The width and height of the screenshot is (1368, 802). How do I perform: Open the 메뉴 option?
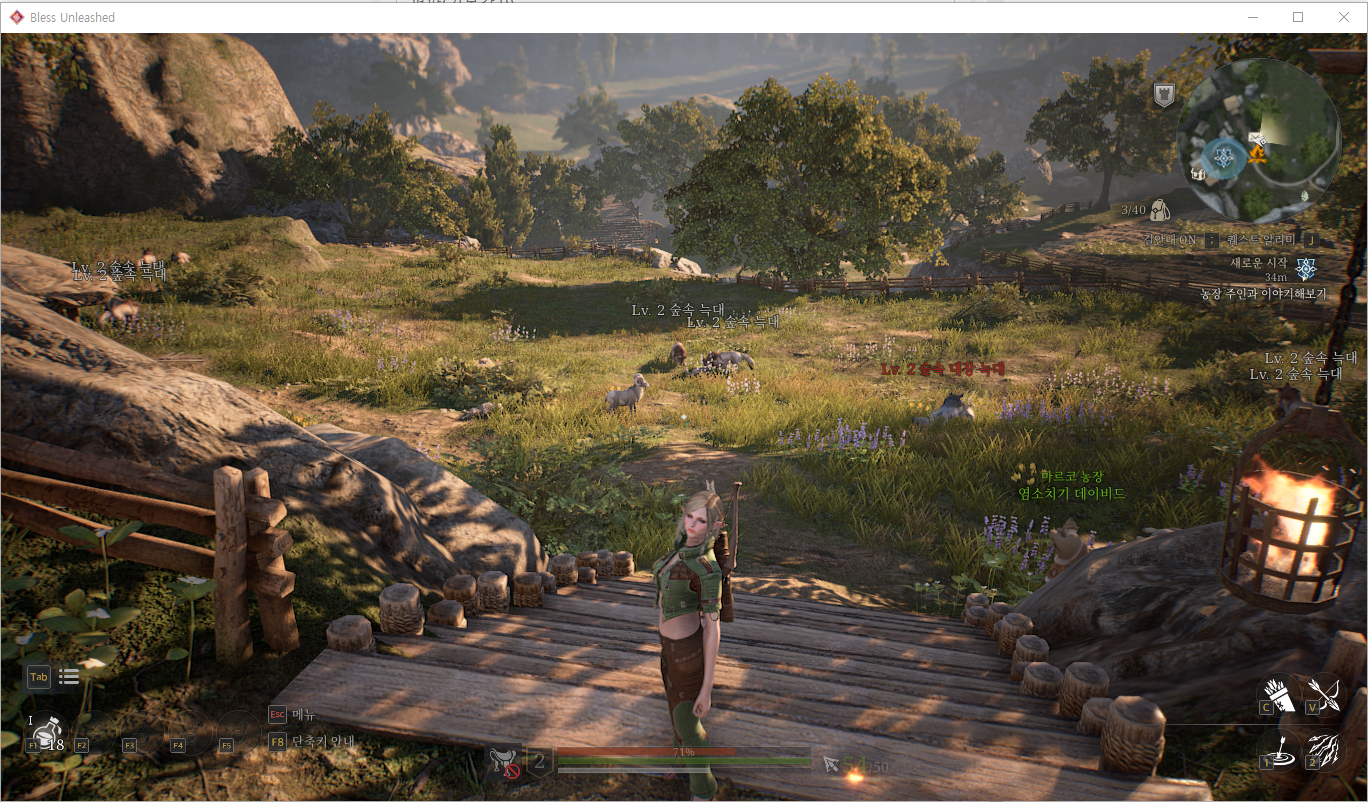[x=303, y=714]
